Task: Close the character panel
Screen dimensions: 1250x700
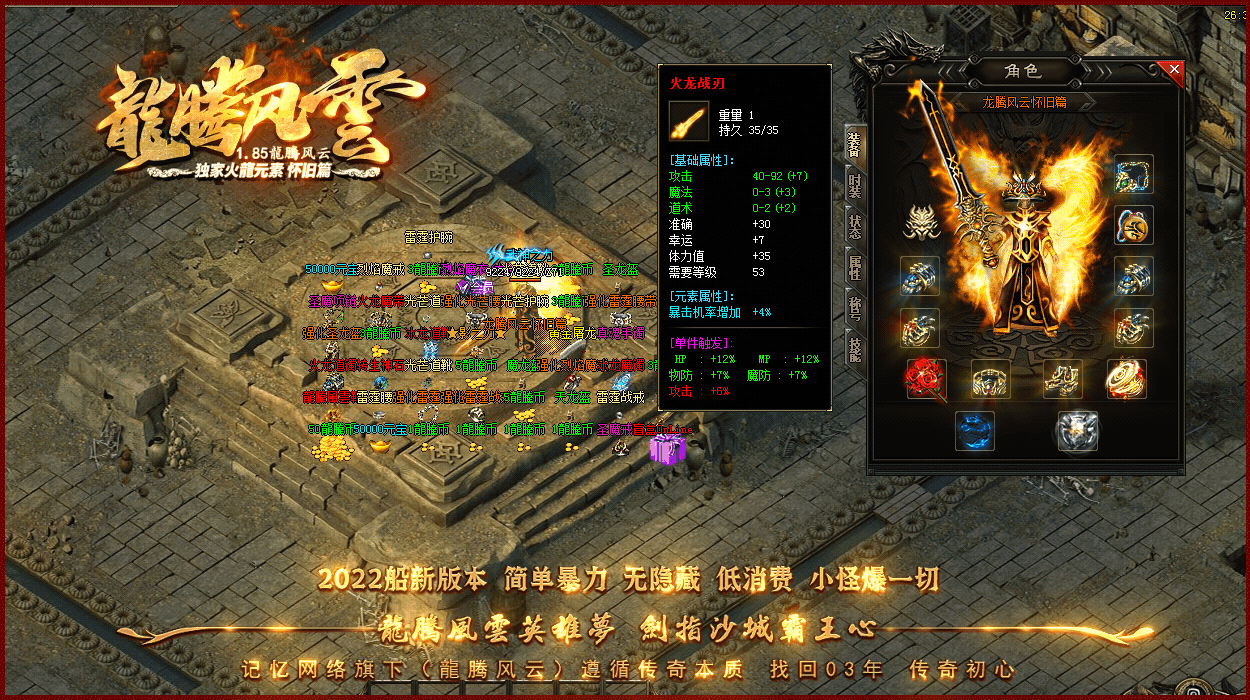Action: coord(1174,70)
